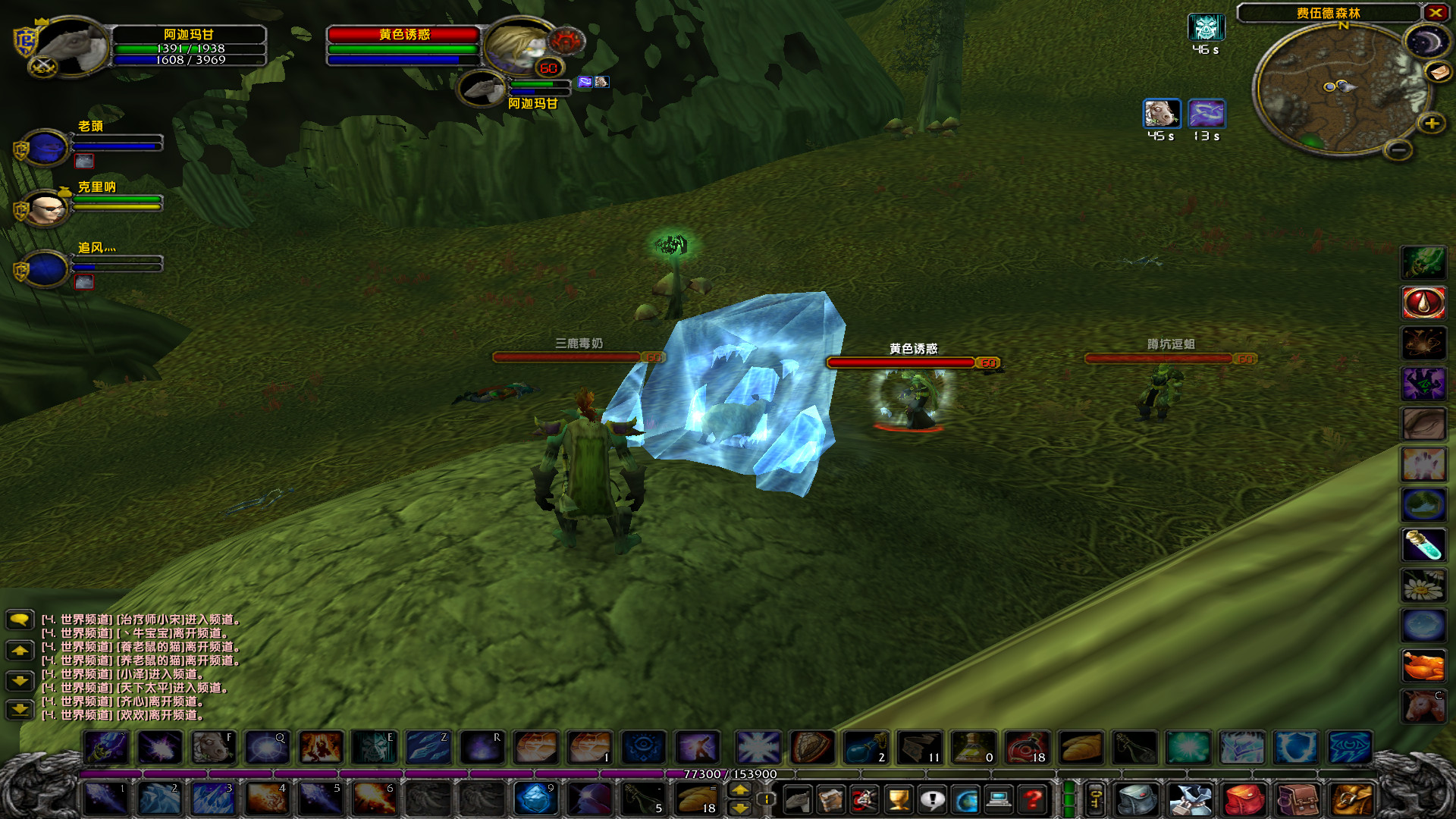Zoom in minimap with the plus button
The image size is (1456, 819).
[x=1431, y=123]
